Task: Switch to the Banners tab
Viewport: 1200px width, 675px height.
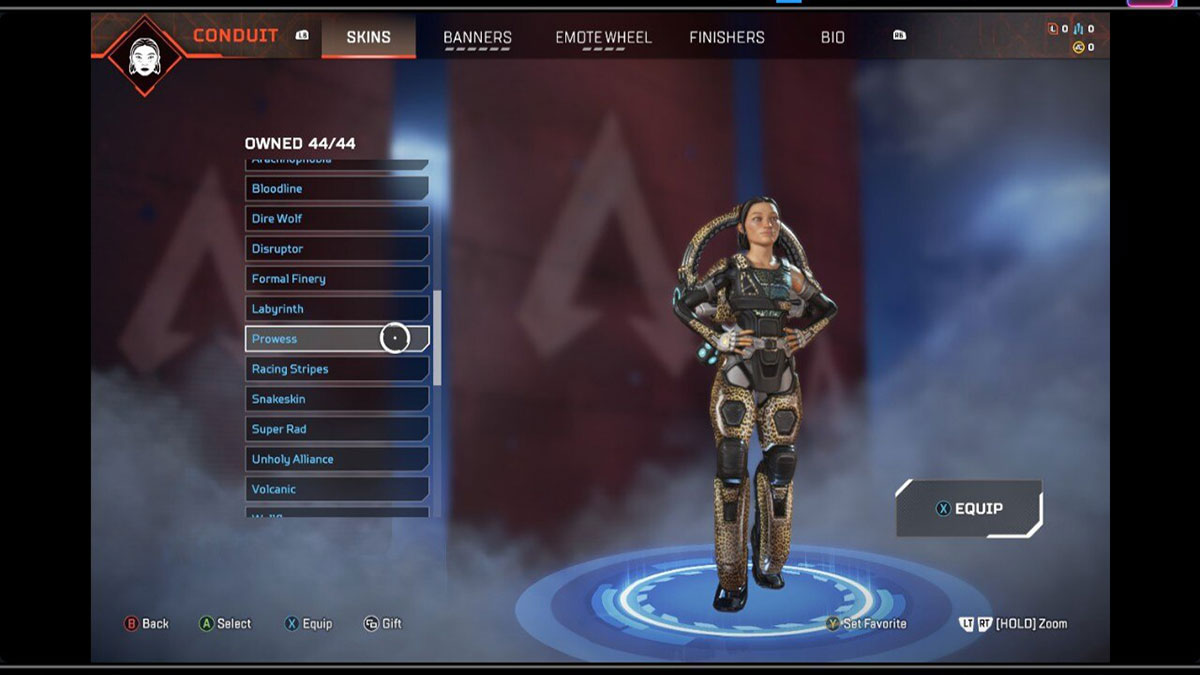Action: (477, 37)
